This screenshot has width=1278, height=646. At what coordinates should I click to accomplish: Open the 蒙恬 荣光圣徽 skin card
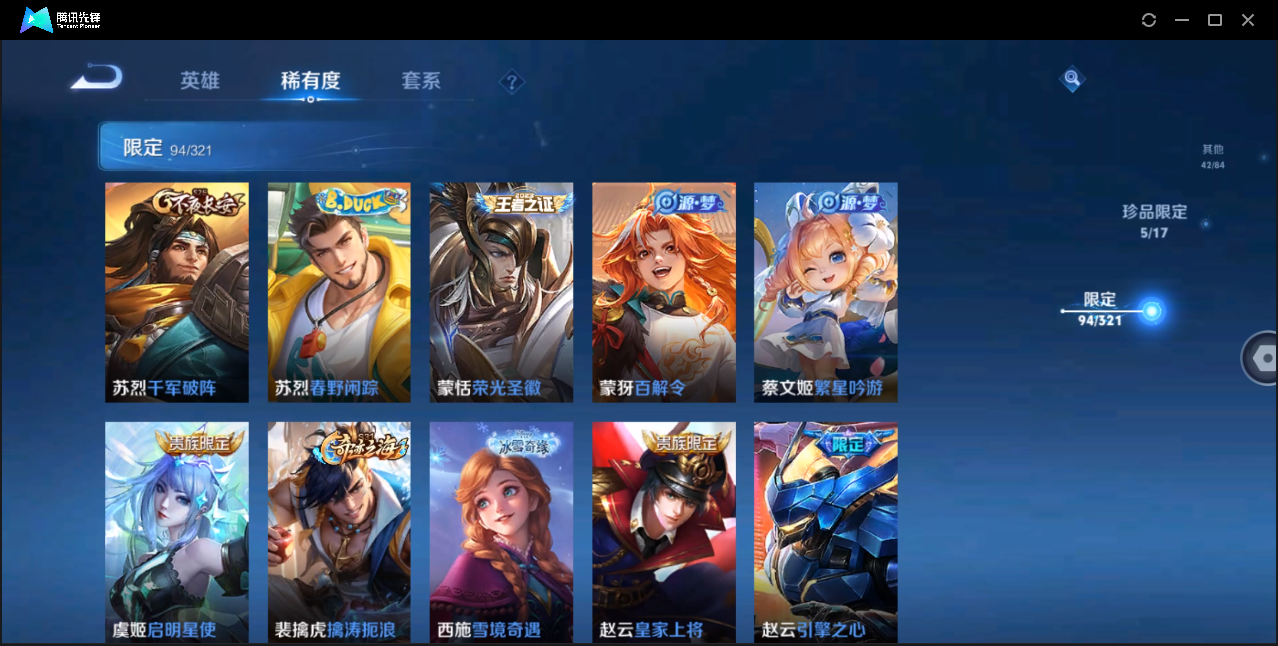coord(501,292)
